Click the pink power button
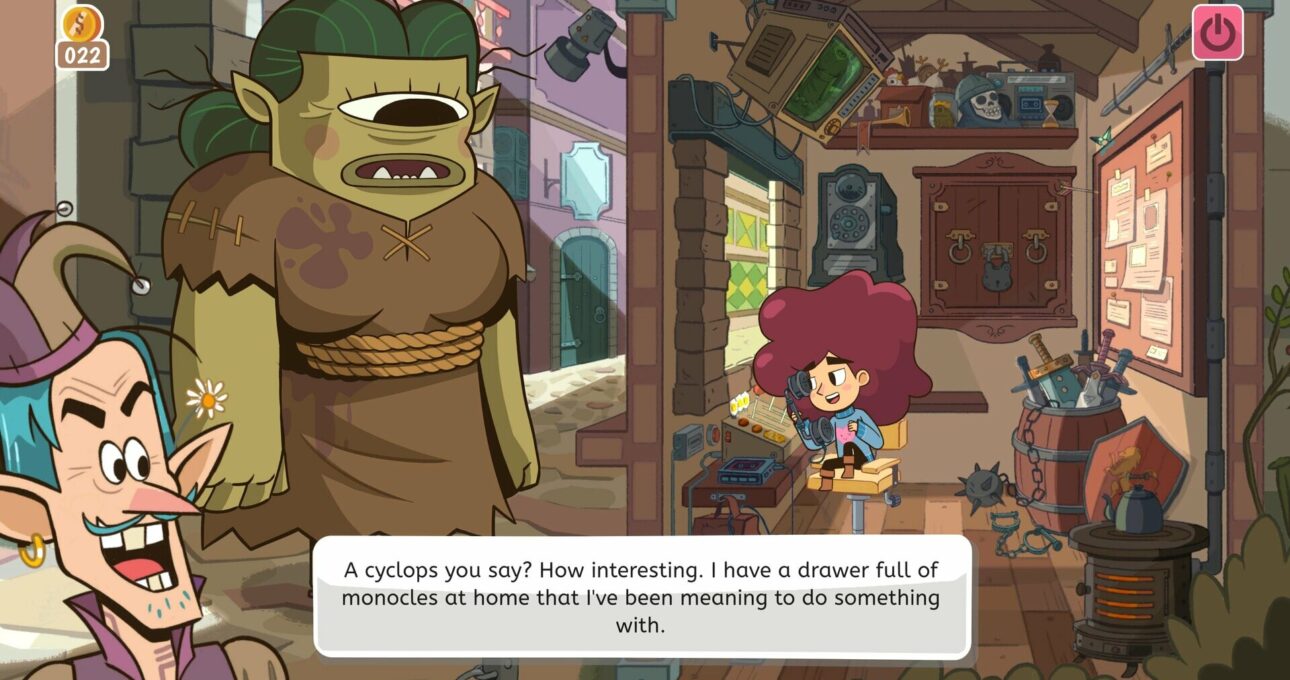Image resolution: width=1290 pixels, height=680 pixels. click(1217, 33)
